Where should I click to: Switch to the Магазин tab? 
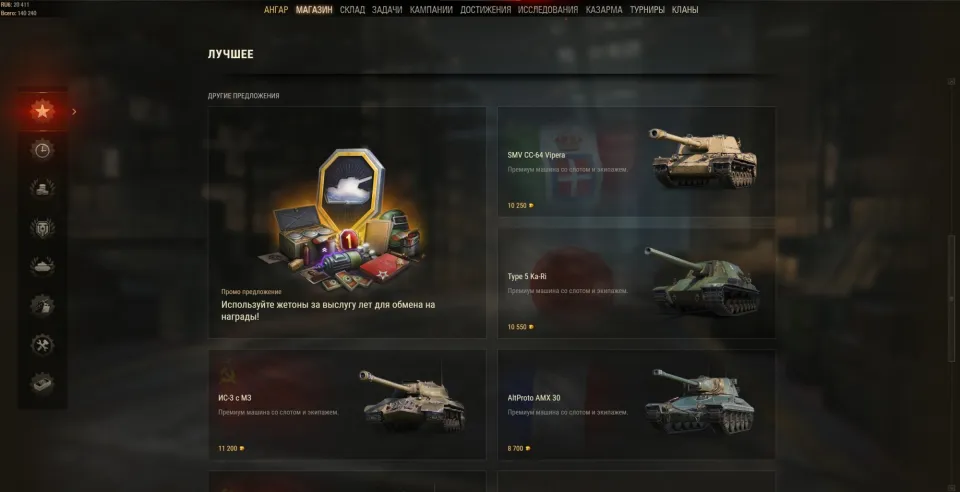coord(314,10)
